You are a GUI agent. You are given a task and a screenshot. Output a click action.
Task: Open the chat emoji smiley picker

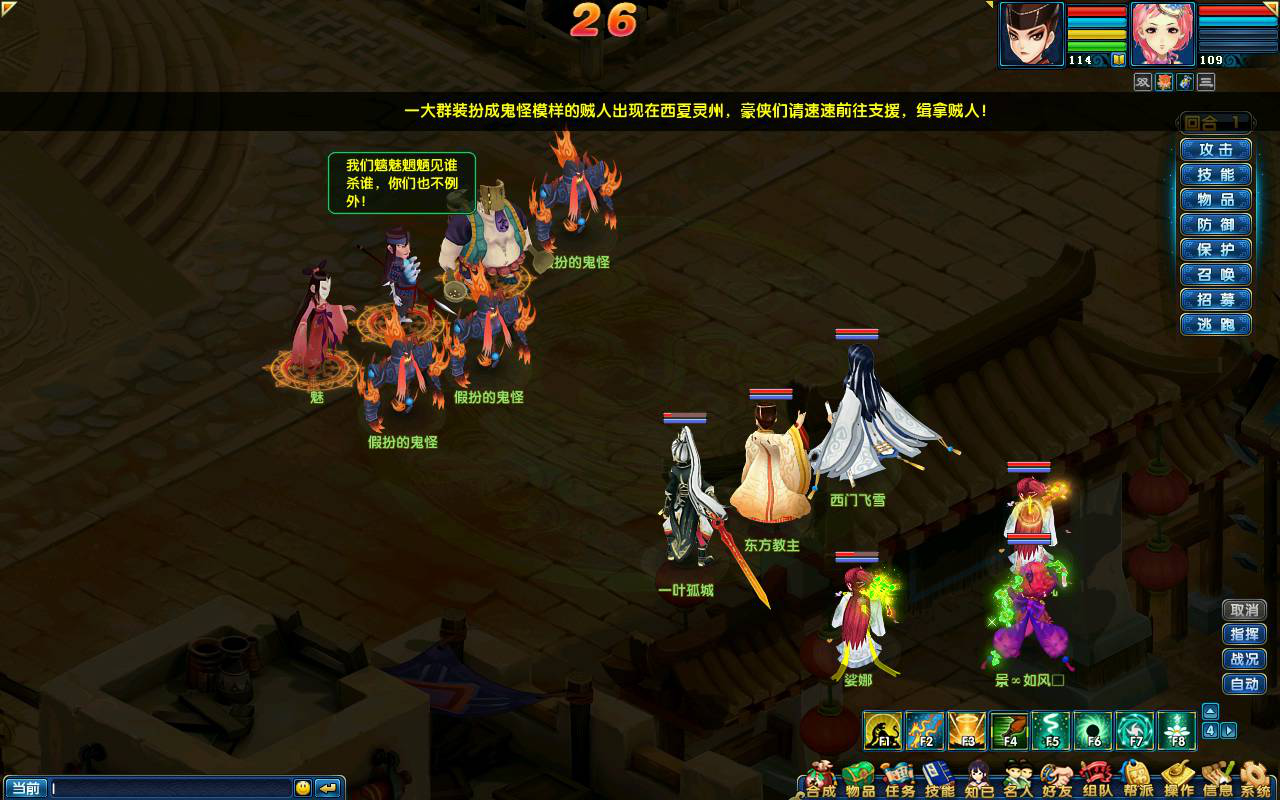pyautogui.click(x=303, y=788)
